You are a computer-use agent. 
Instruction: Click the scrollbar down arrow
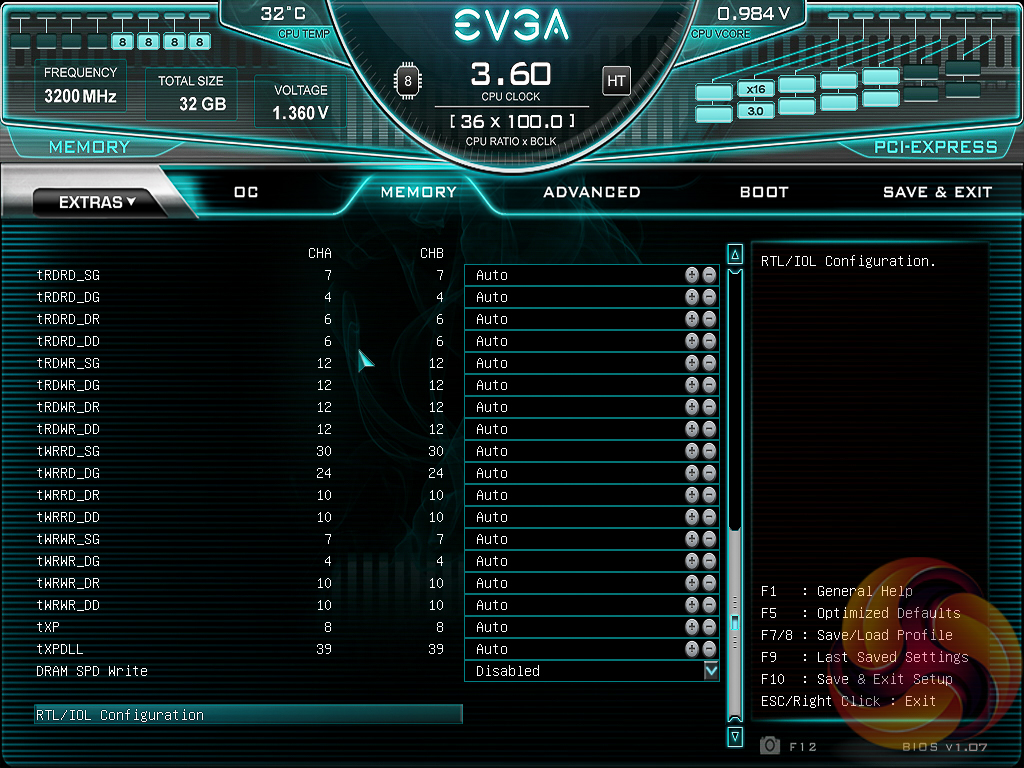coord(735,737)
